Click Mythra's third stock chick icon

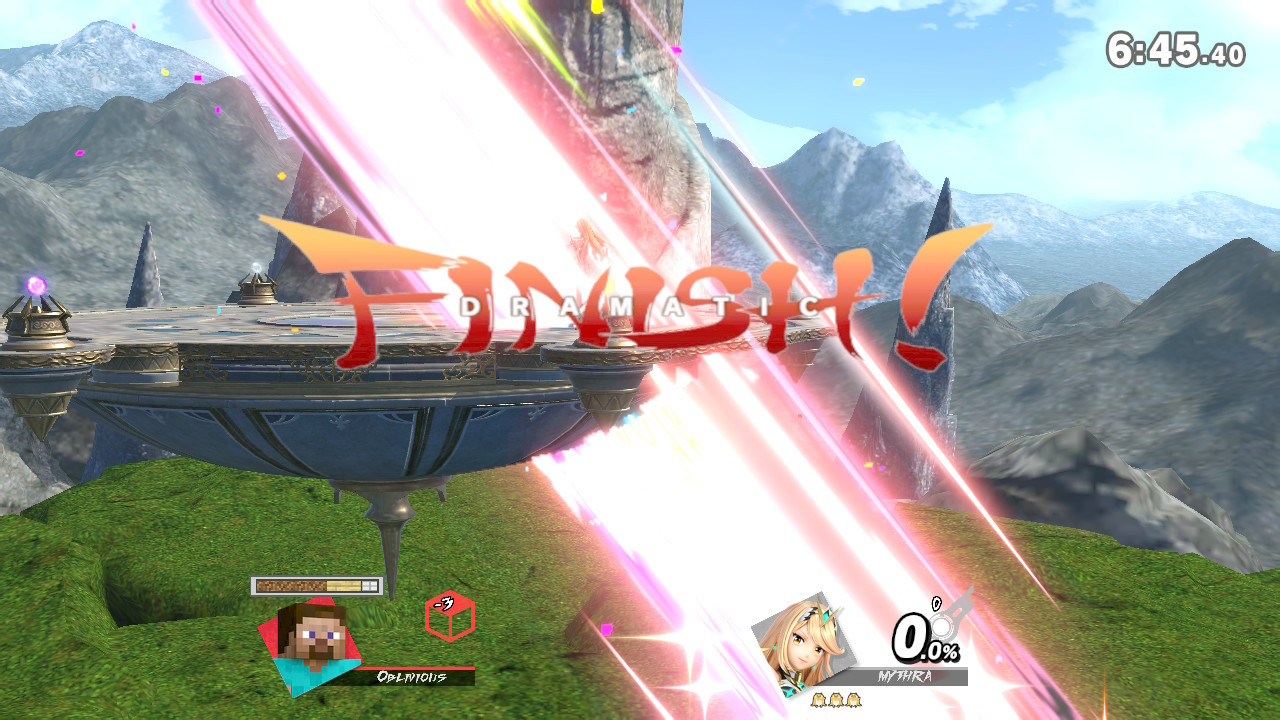coord(852,700)
